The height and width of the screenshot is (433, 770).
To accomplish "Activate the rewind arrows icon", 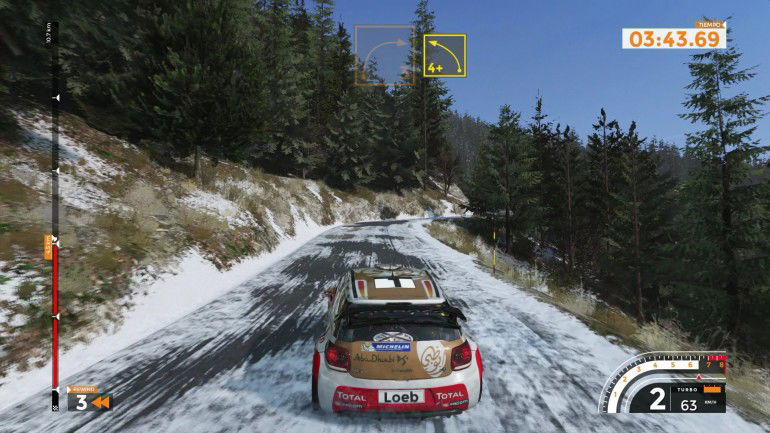I will coord(101,402).
